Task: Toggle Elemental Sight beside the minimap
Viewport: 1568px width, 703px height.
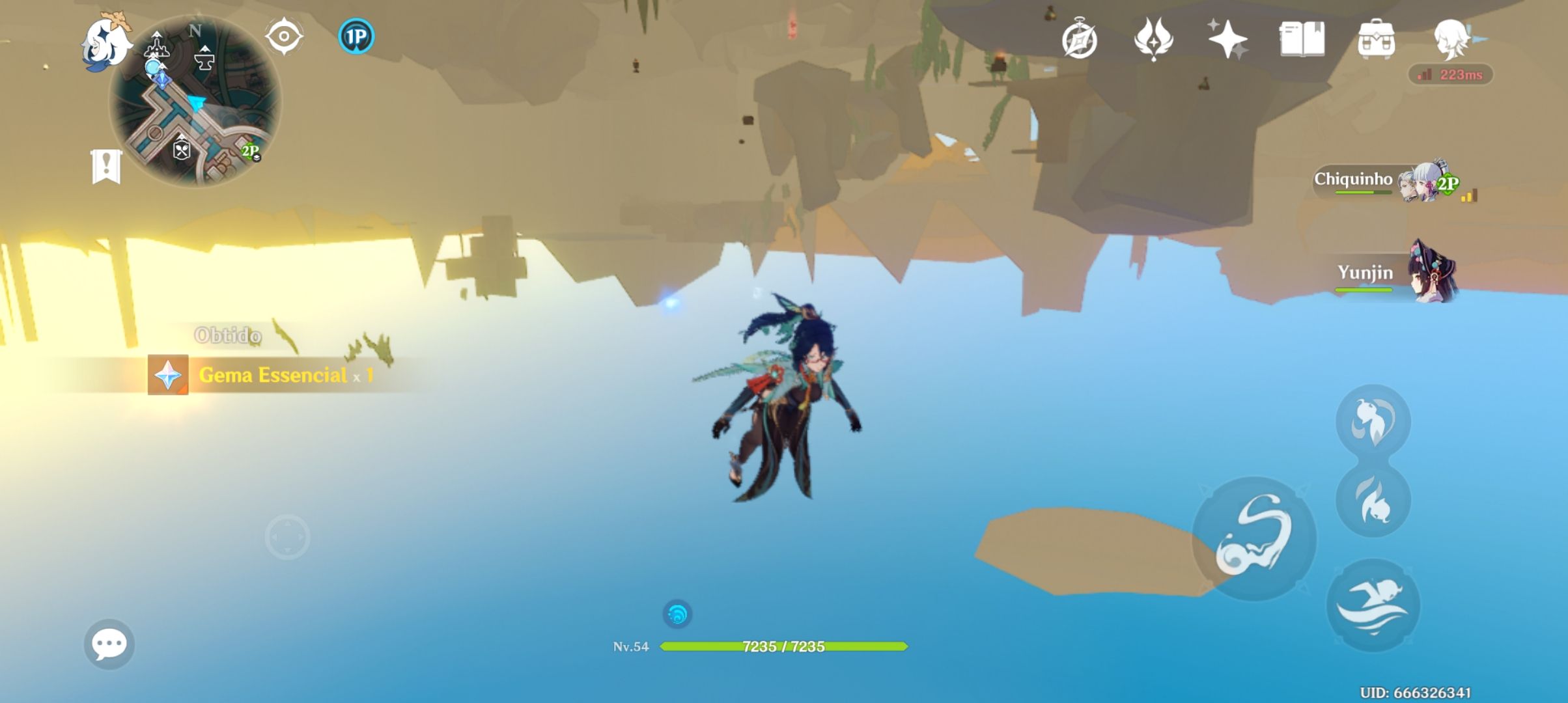Action: (x=284, y=36)
